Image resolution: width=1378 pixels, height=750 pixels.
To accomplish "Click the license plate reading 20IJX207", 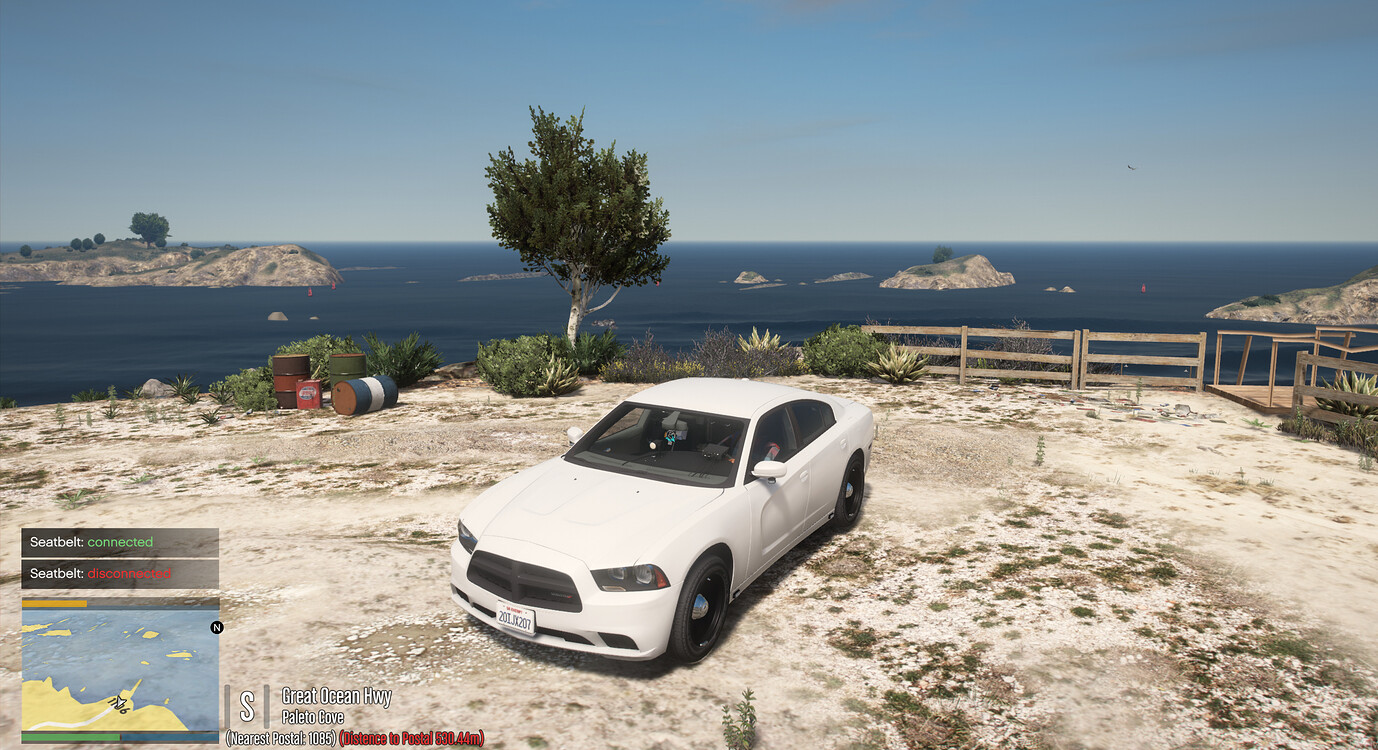I will tap(515, 617).
